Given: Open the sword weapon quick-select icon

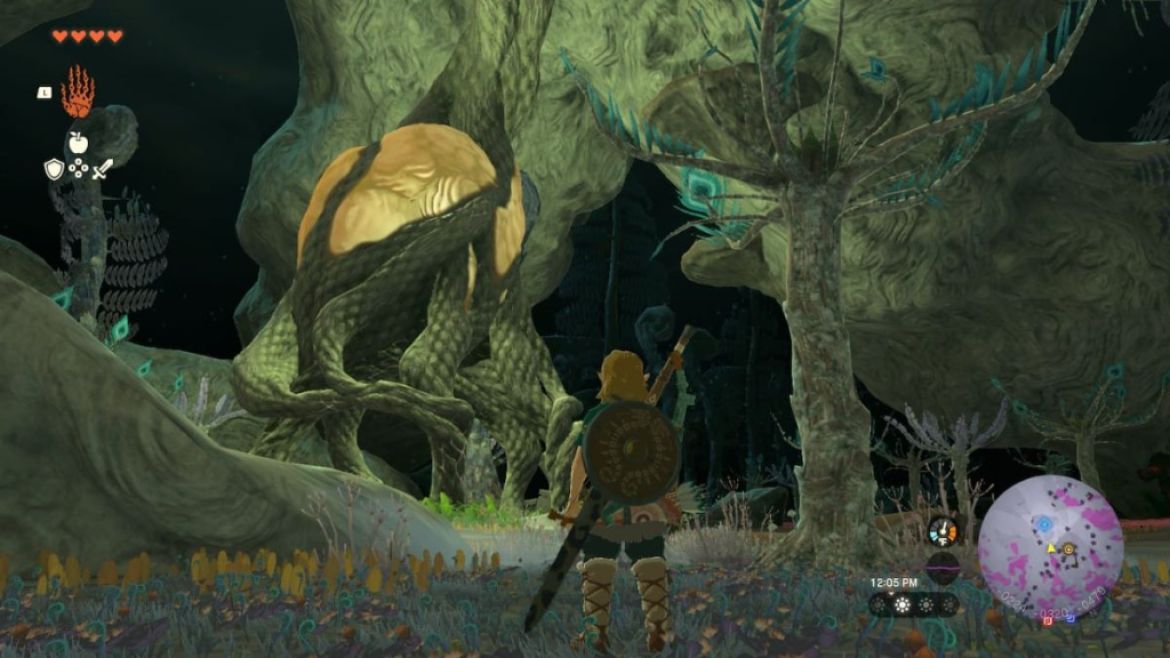Looking at the screenshot, I should [x=102, y=169].
